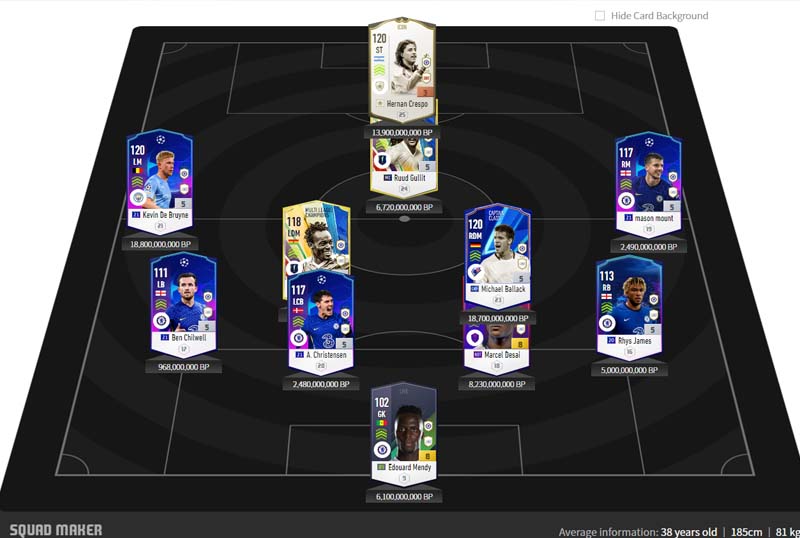This screenshot has width=800, height=538.
Task: Pick the Marcel Desailly card
Action: pos(497,343)
